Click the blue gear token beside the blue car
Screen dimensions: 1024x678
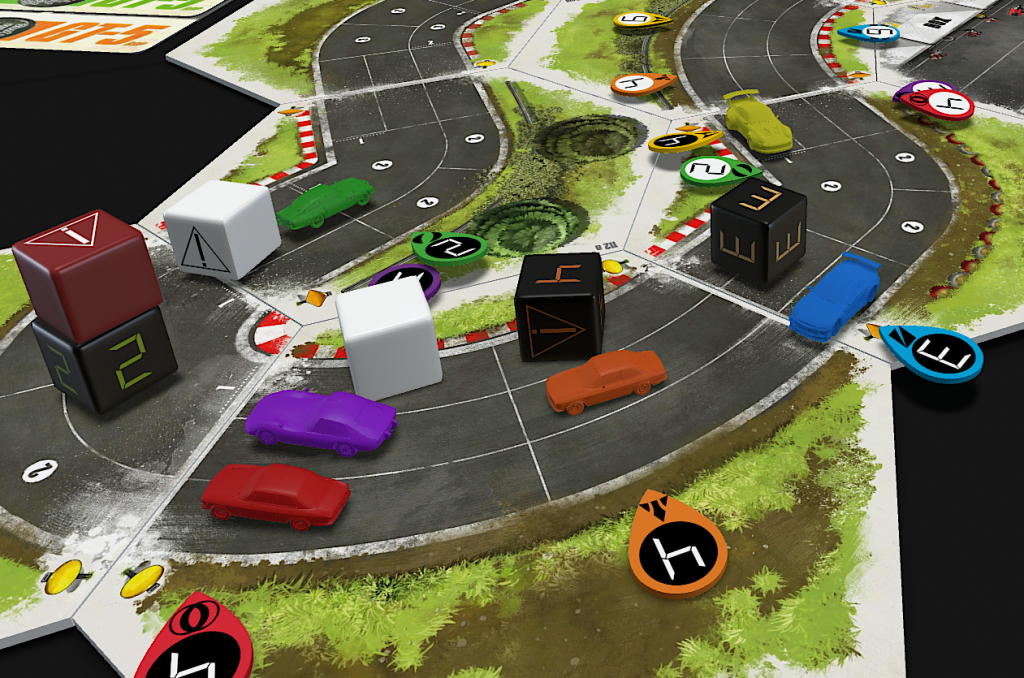[933, 352]
